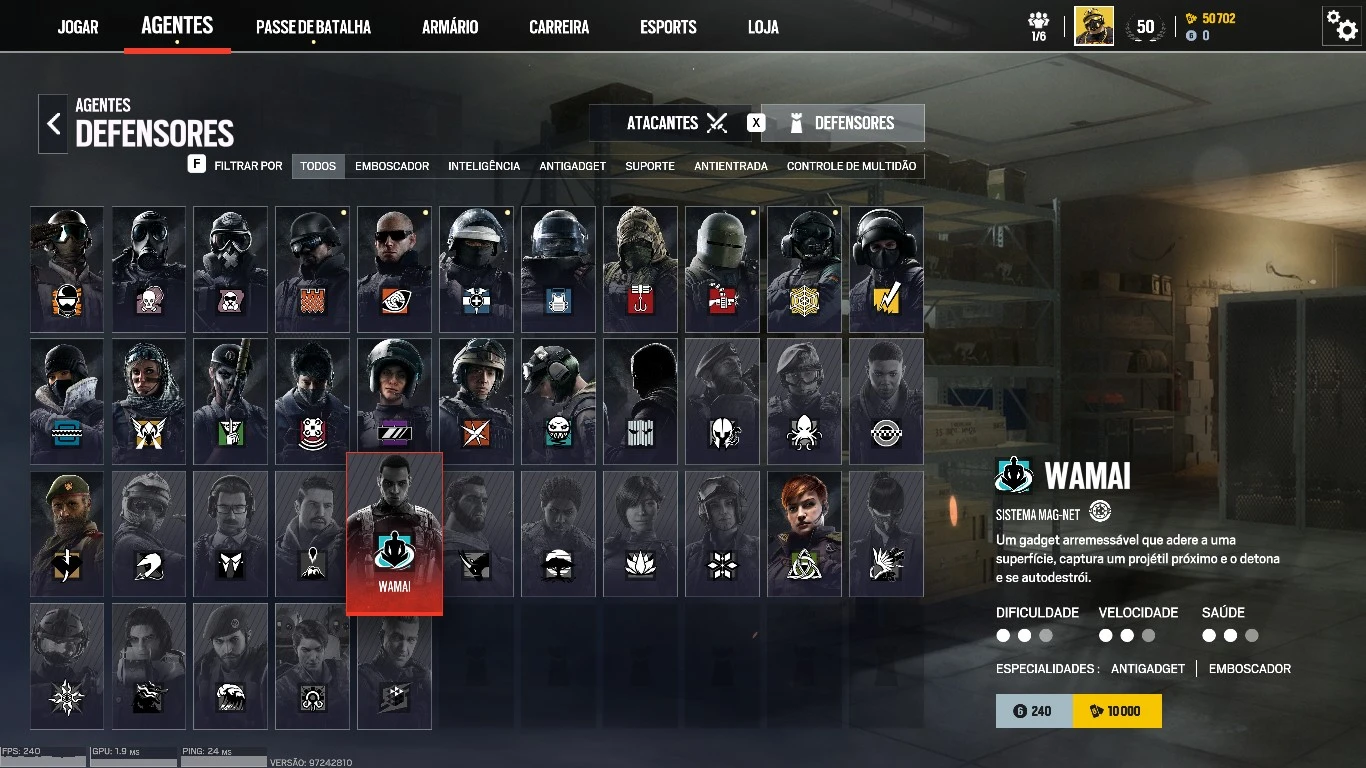Filter operators by Emboscador
This screenshot has width=1366, height=768.
coord(392,166)
